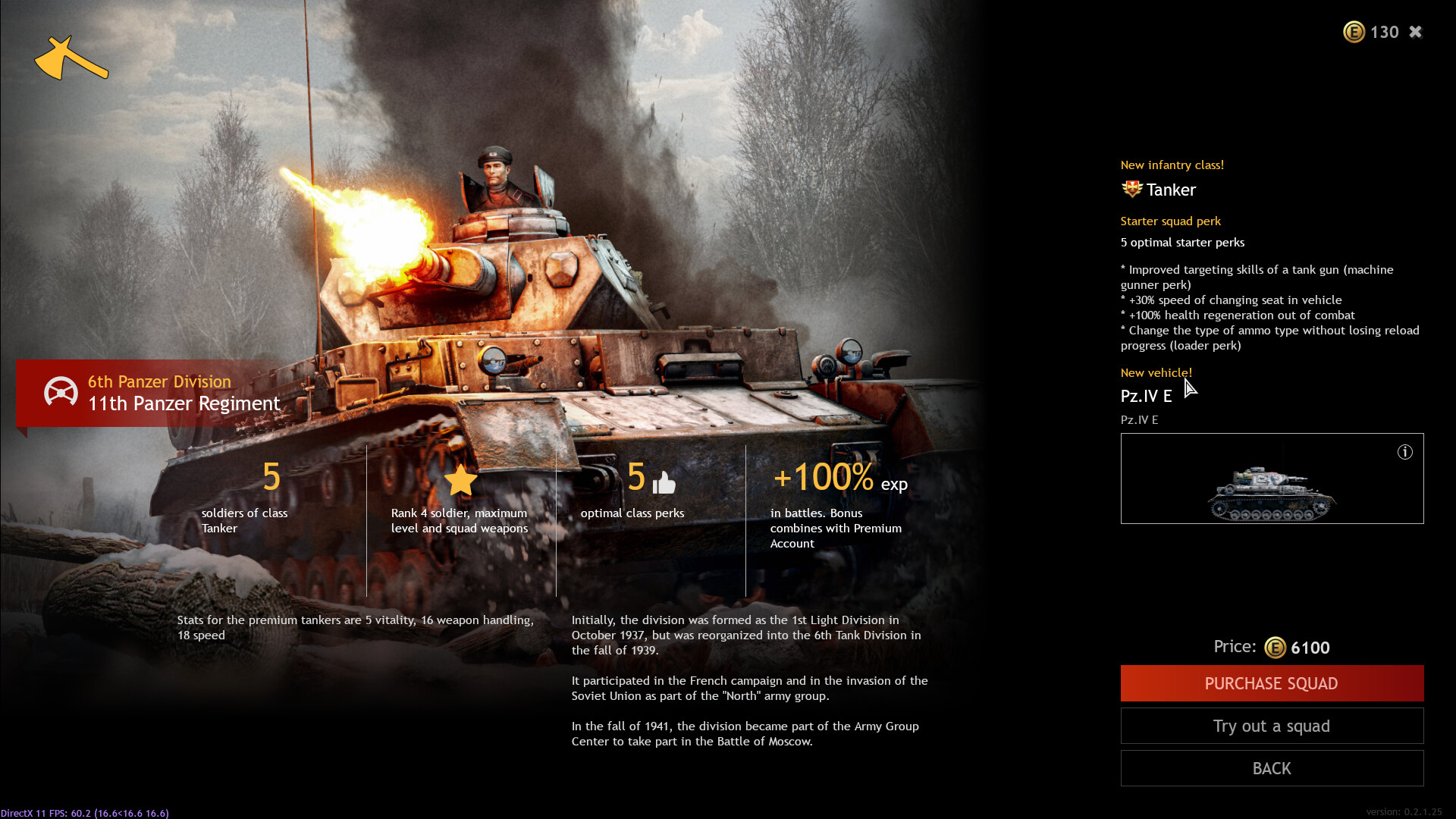Image resolution: width=1456 pixels, height=819 pixels.
Task: Open info icon on Pz.IV E card
Action: (x=1405, y=452)
